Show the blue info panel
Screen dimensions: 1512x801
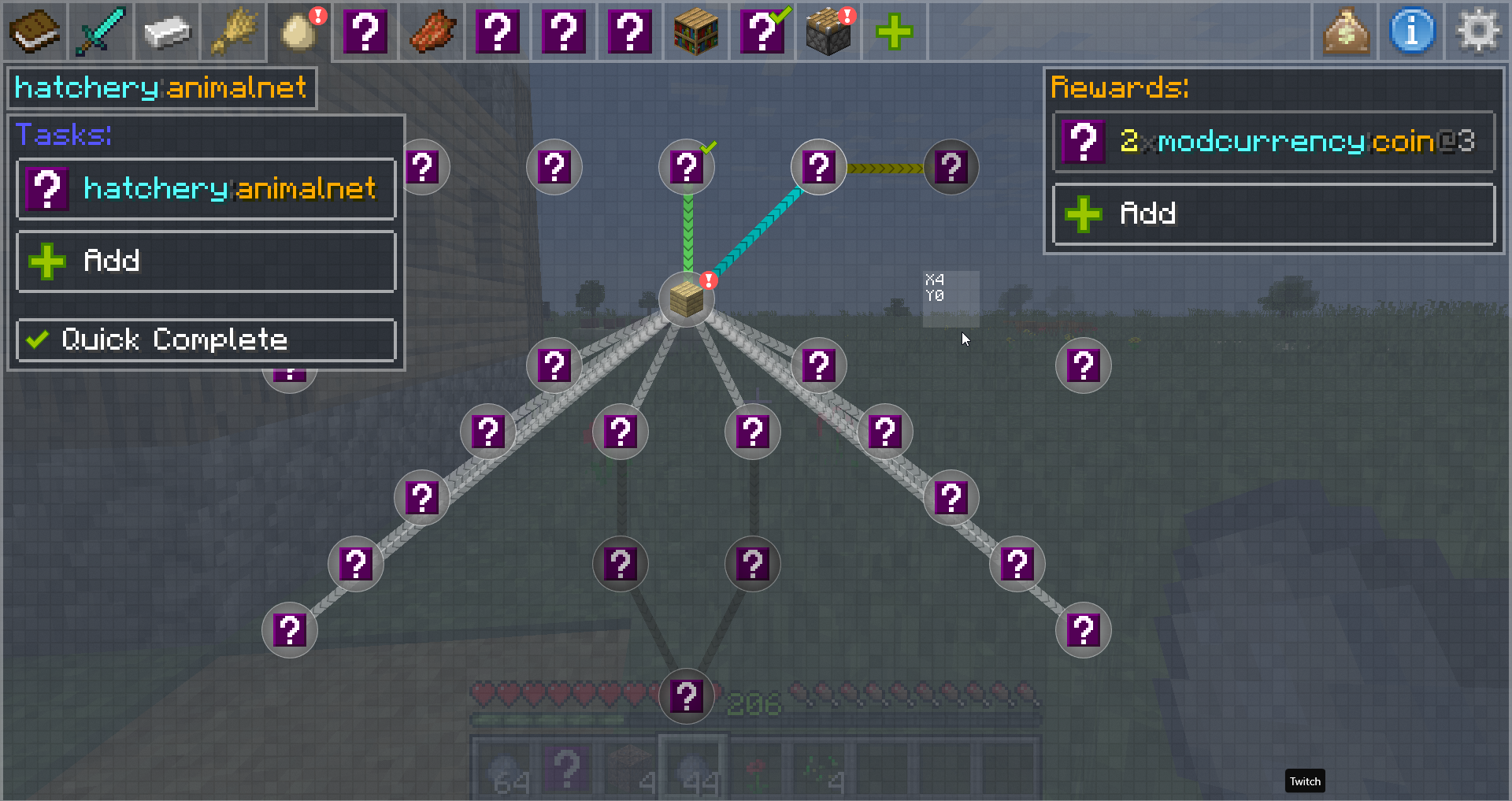(1412, 32)
